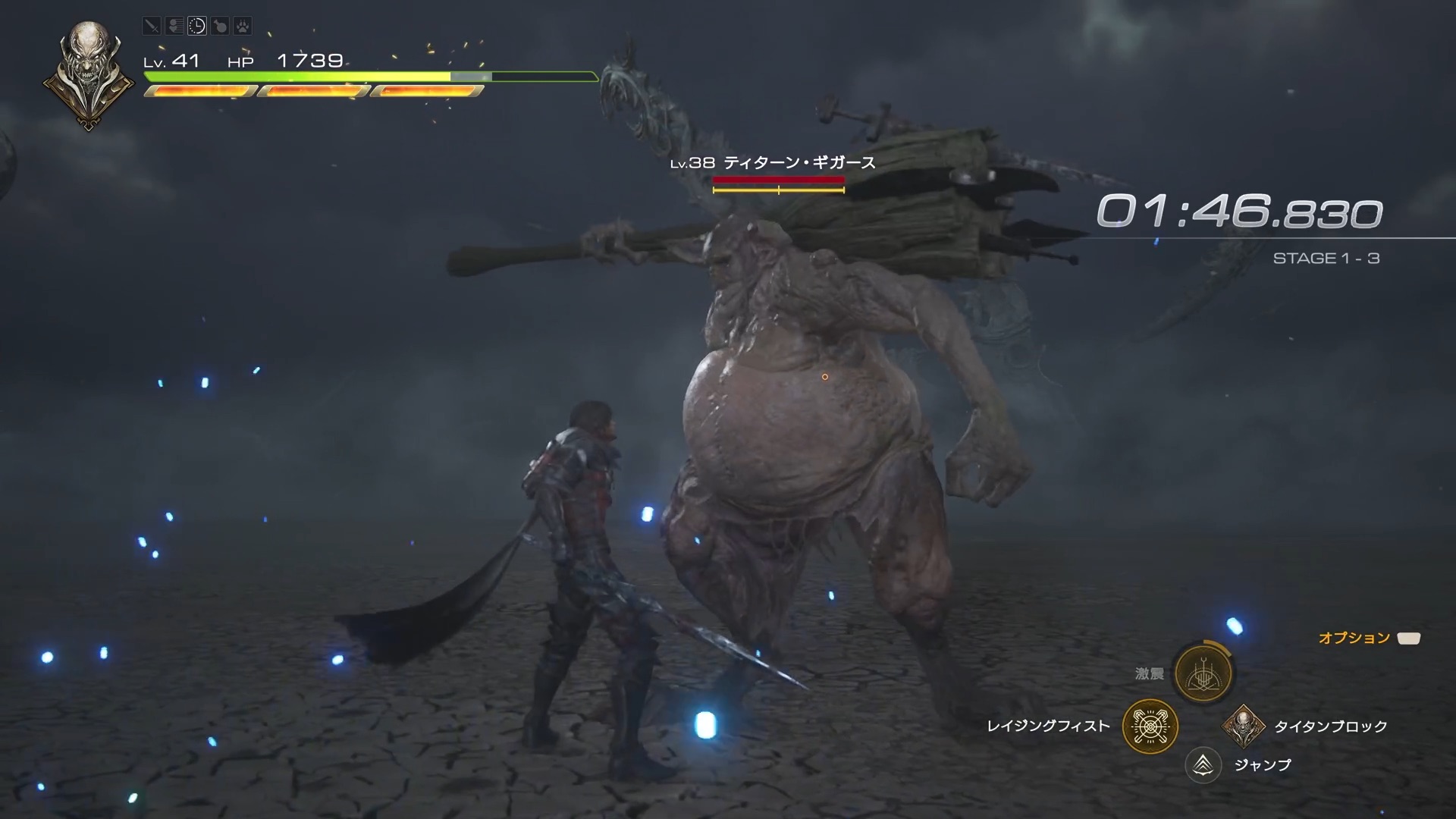1456x819 pixels.
Task: Choose the highlighted clock status icon
Action: pyautogui.click(x=197, y=26)
